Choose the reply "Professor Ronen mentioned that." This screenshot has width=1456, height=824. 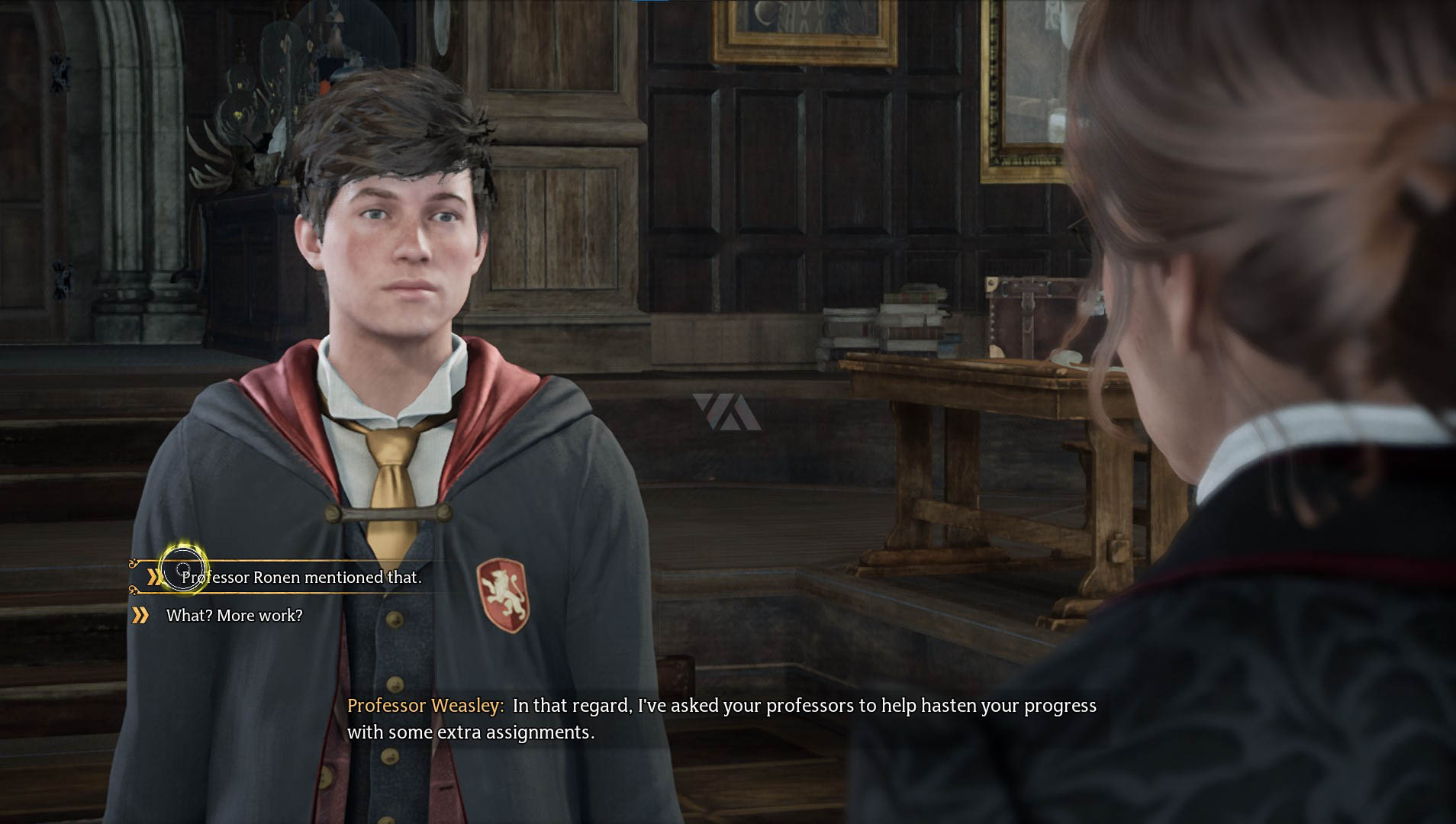click(301, 578)
